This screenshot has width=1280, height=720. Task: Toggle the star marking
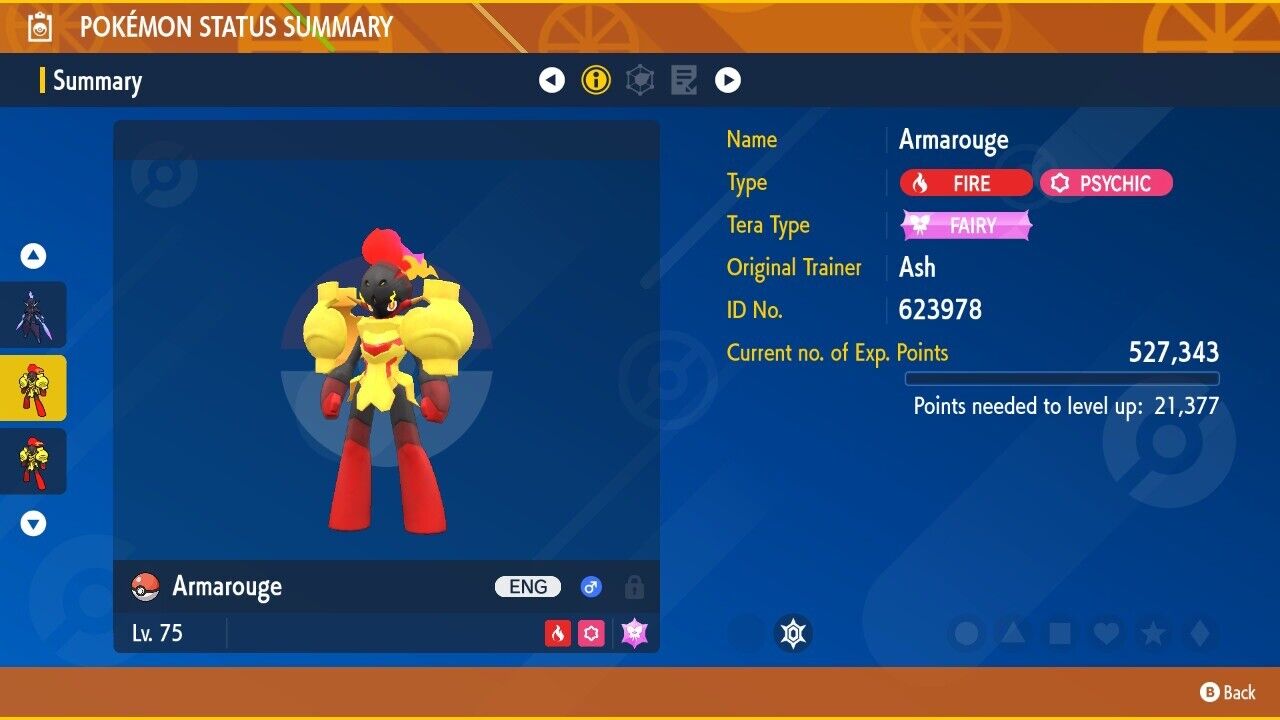(1152, 633)
